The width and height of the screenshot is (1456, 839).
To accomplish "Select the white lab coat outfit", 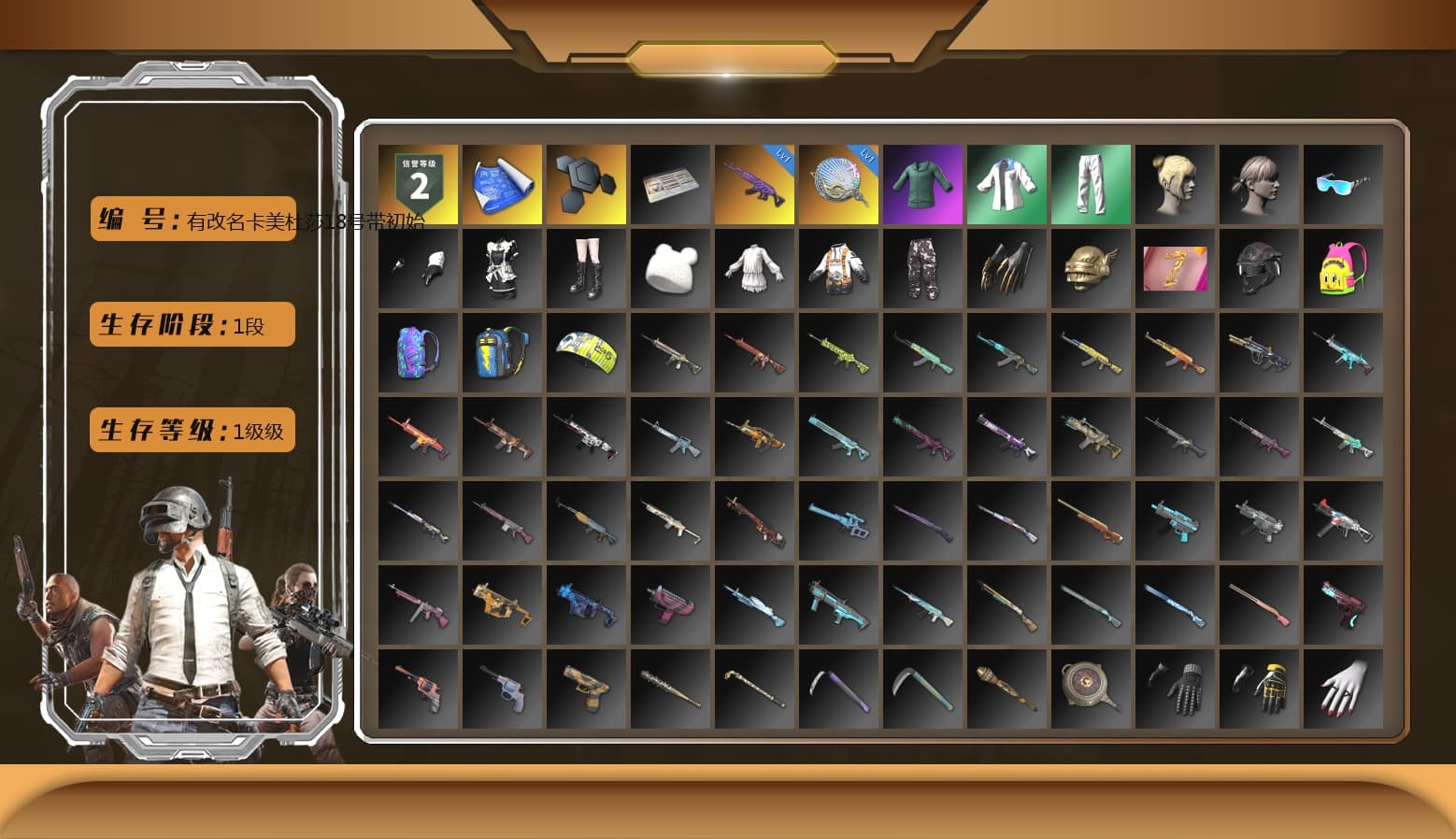I will click(1006, 185).
